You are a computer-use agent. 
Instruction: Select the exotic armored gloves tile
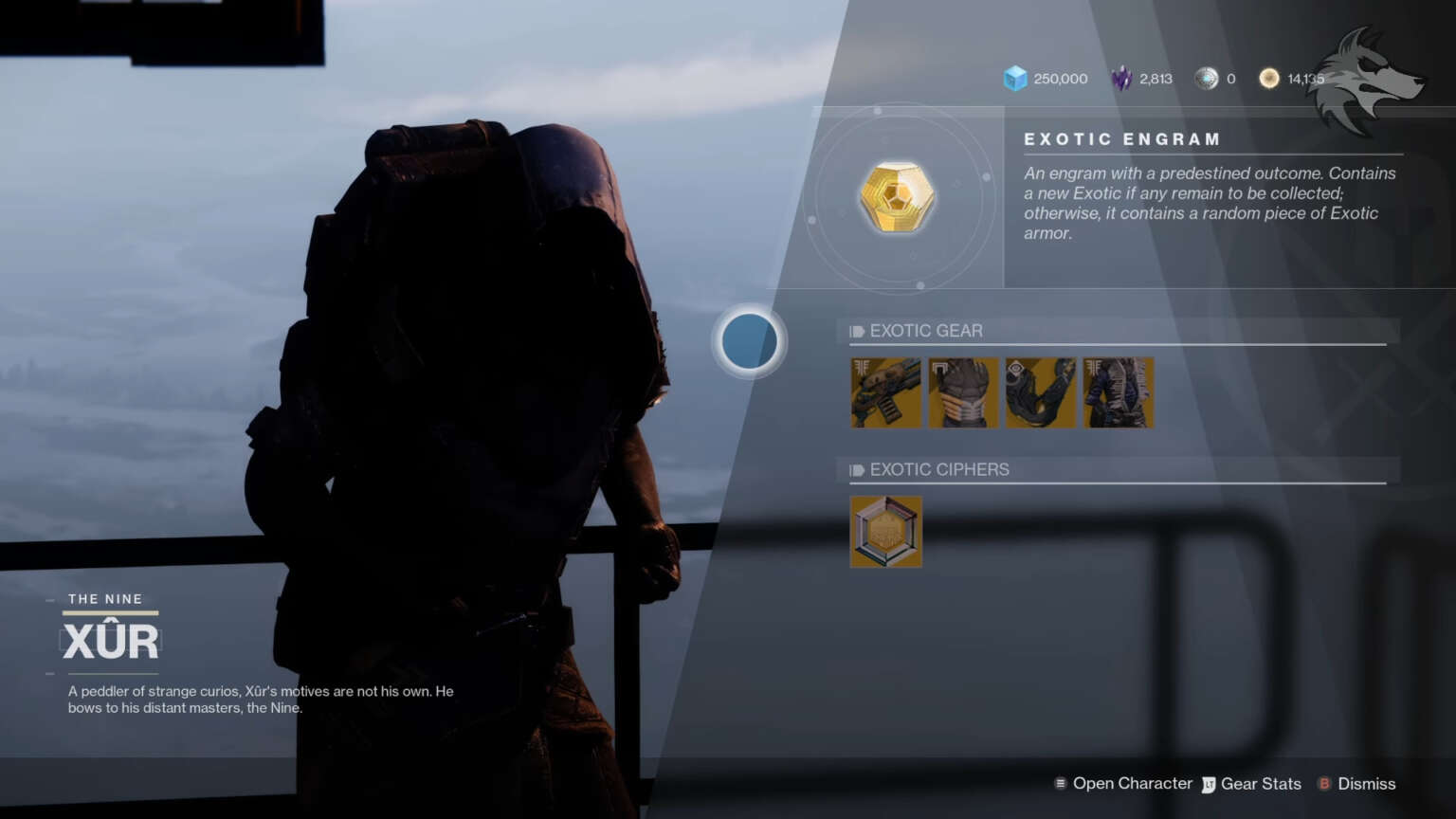(x=1119, y=392)
